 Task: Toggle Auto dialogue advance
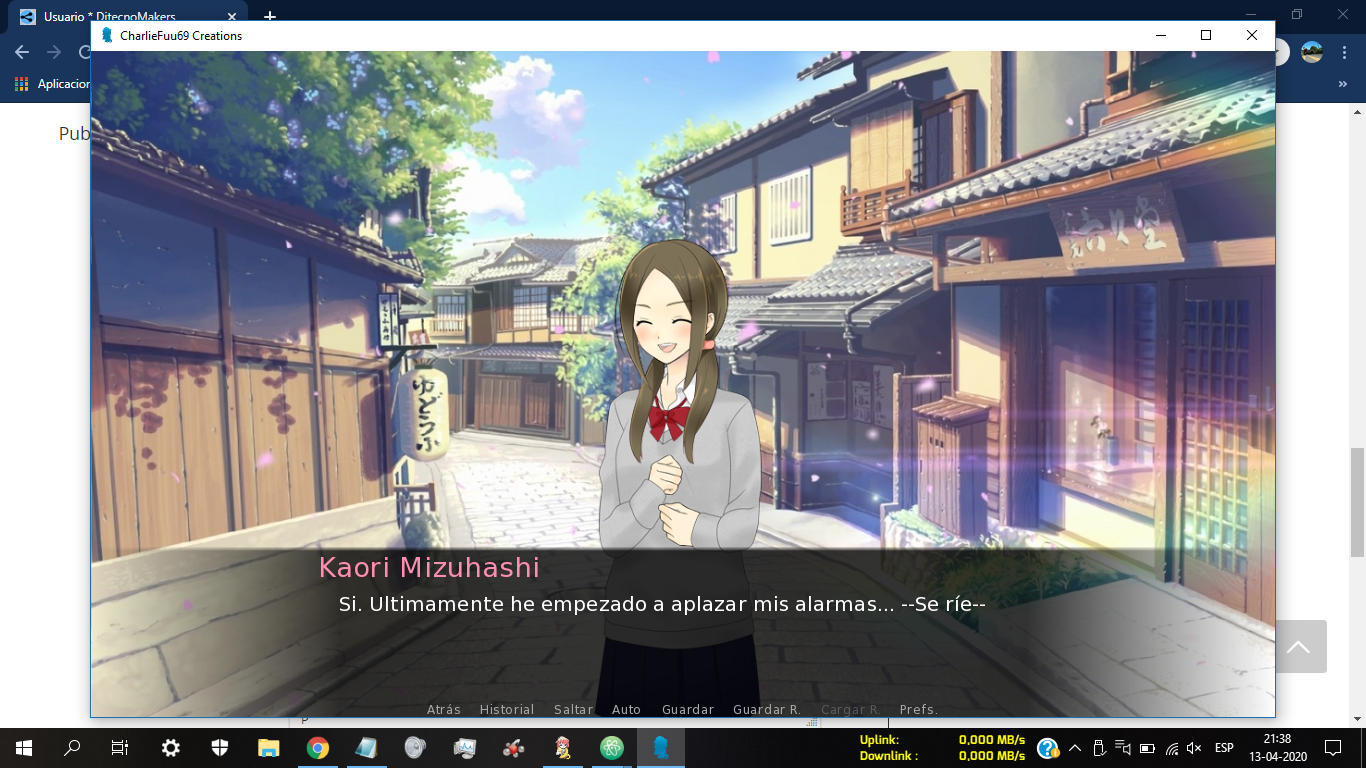coord(626,710)
